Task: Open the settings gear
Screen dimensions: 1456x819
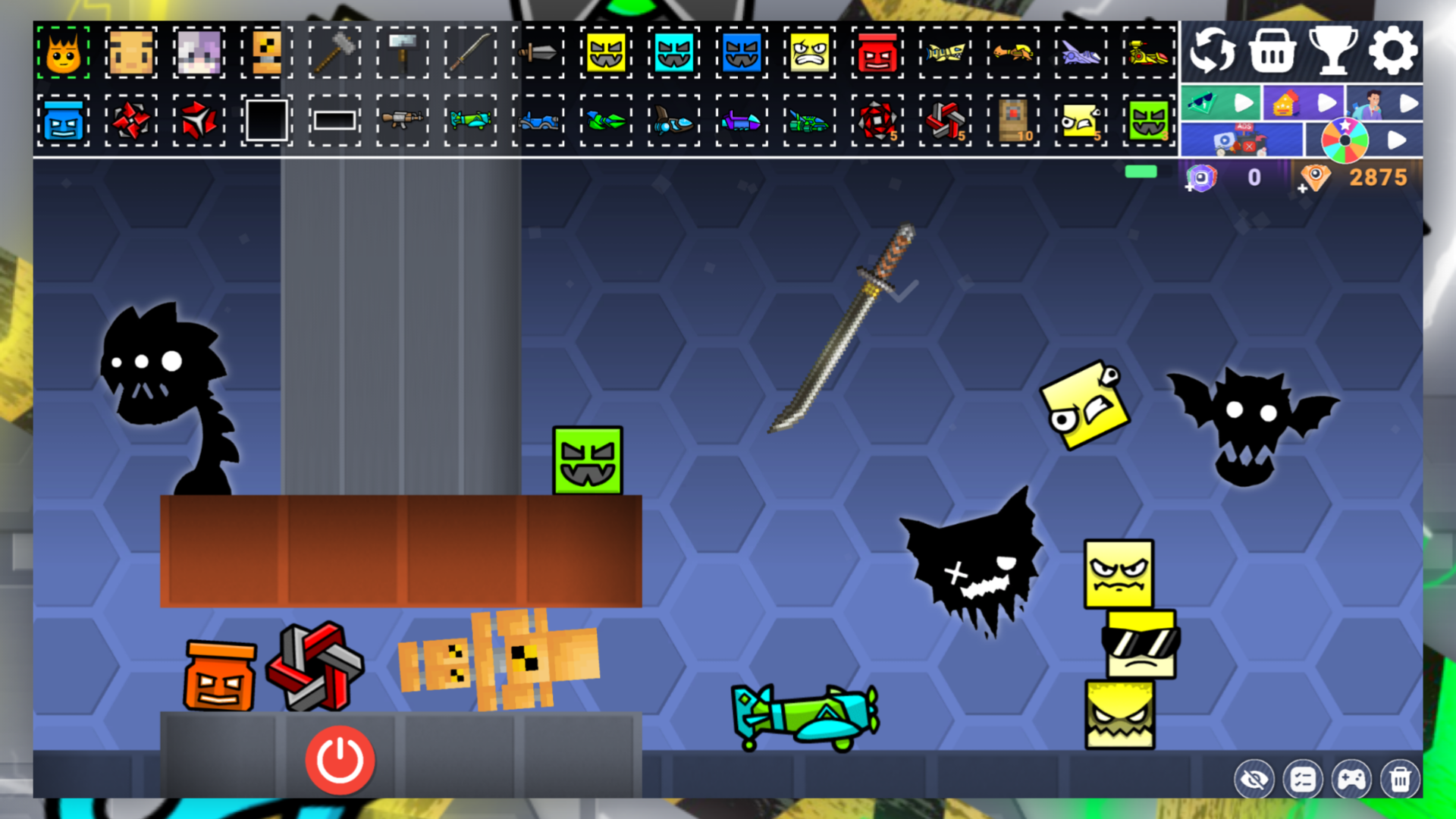Action: click(x=1394, y=49)
